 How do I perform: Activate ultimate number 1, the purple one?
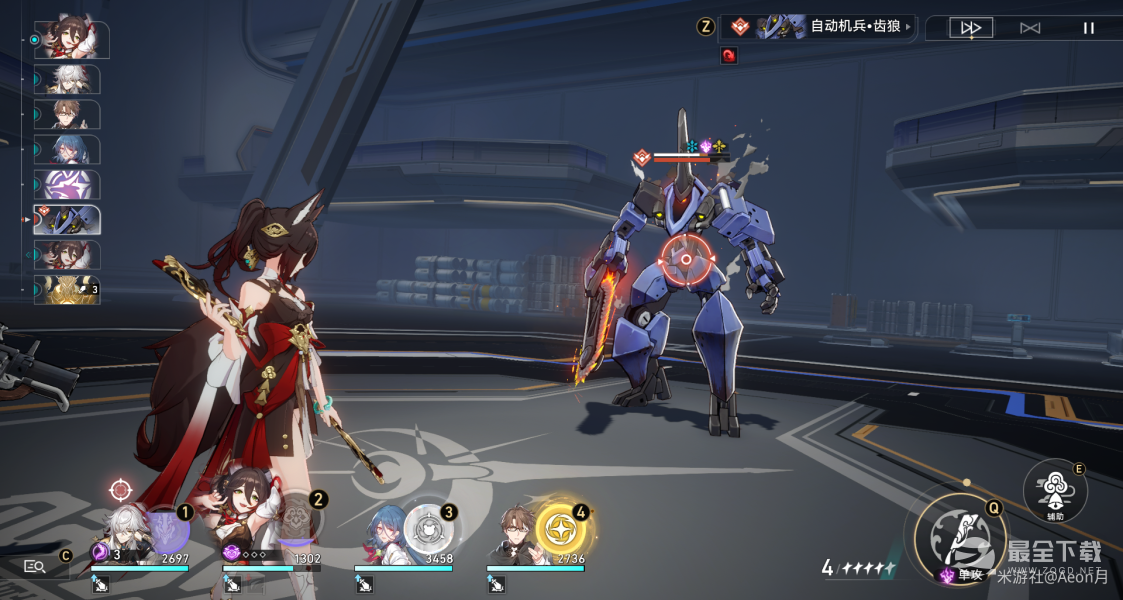coord(165,527)
